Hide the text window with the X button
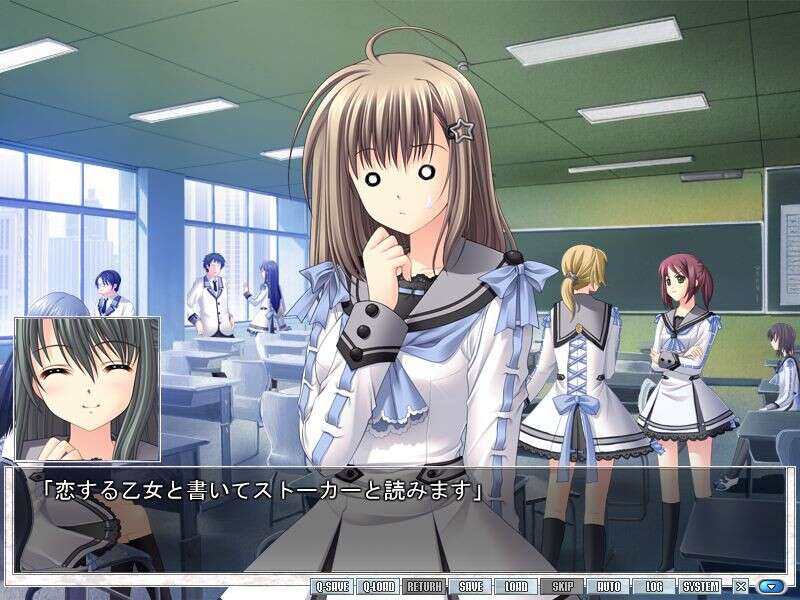The height and width of the screenshot is (600, 800). [x=741, y=587]
